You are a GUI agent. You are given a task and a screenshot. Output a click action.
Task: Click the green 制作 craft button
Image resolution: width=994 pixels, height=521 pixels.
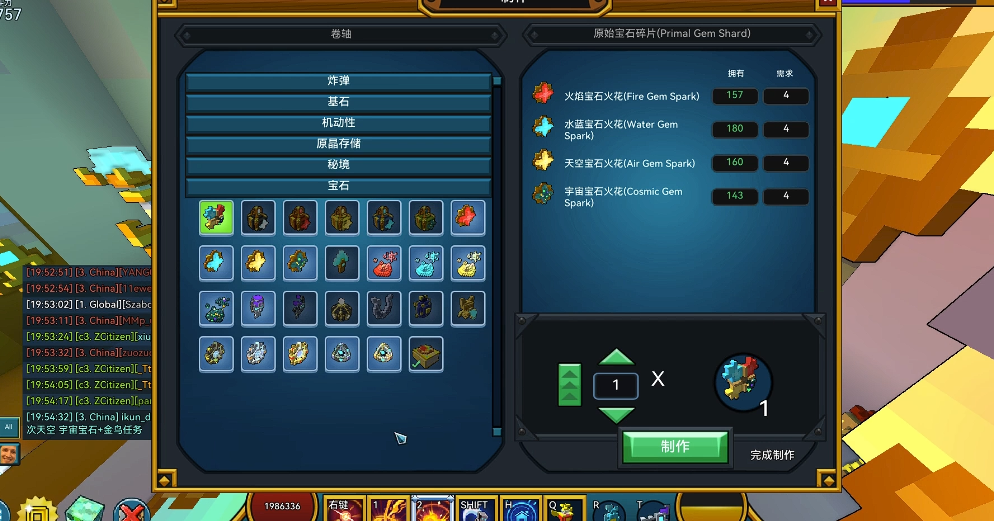click(x=675, y=447)
